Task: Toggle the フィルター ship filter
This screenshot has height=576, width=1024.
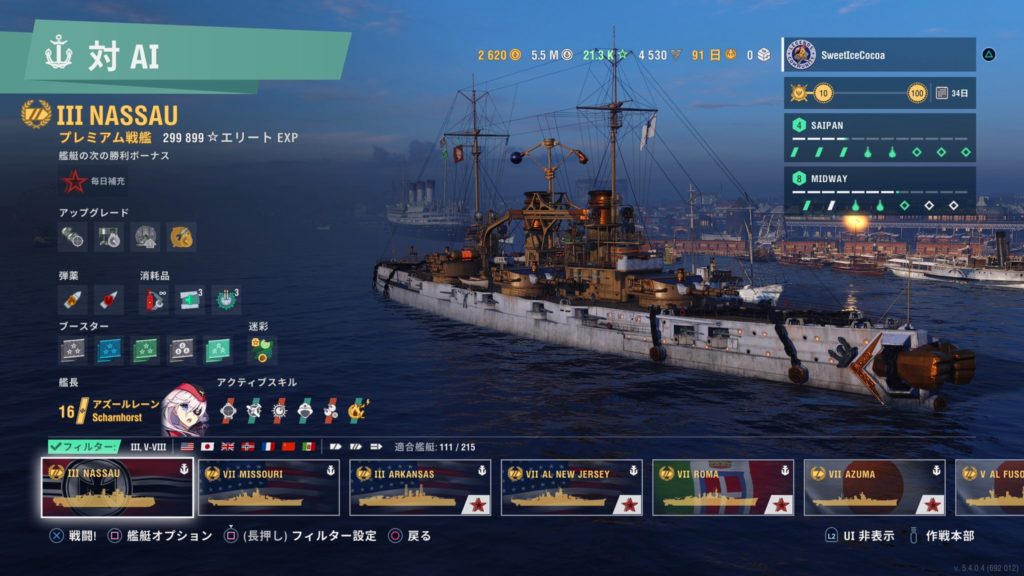Action: (84, 446)
